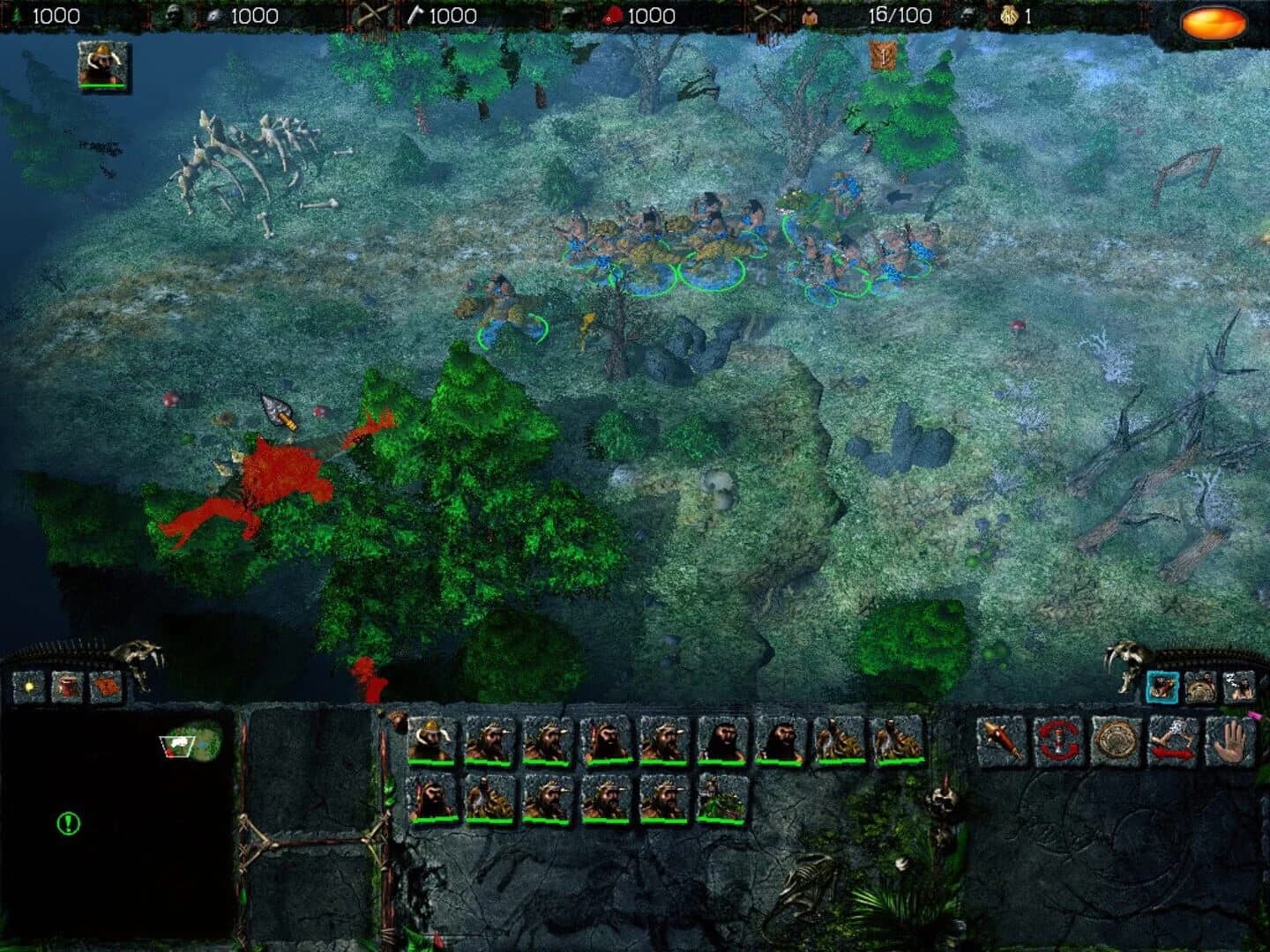The height and width of the screenshot is (952, 1270).
Task: Click the population icon next to 16/100
Action: [810, 16]
